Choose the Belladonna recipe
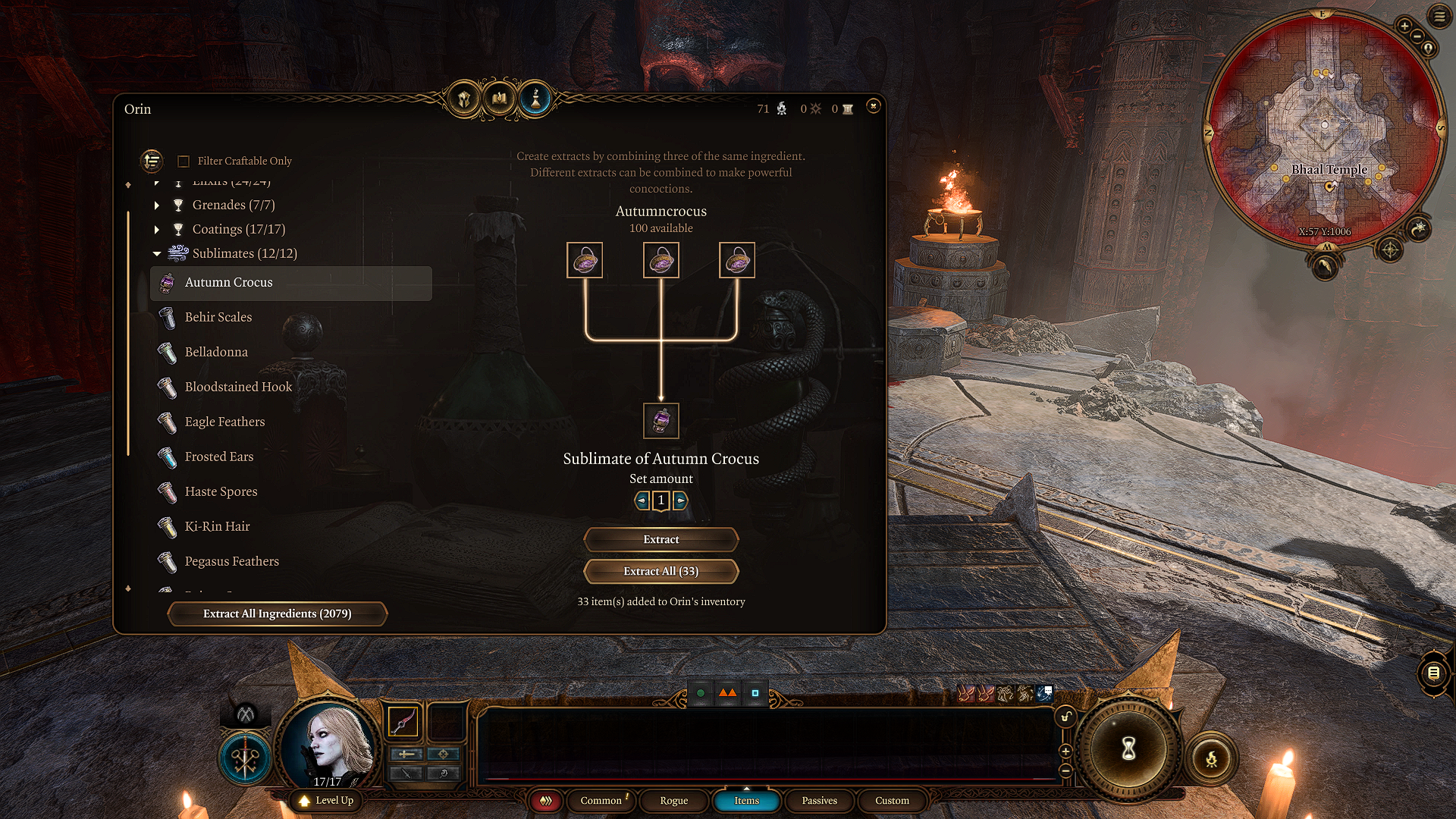The width and height of the screenshot is (1456, 819). coord(216,353)
